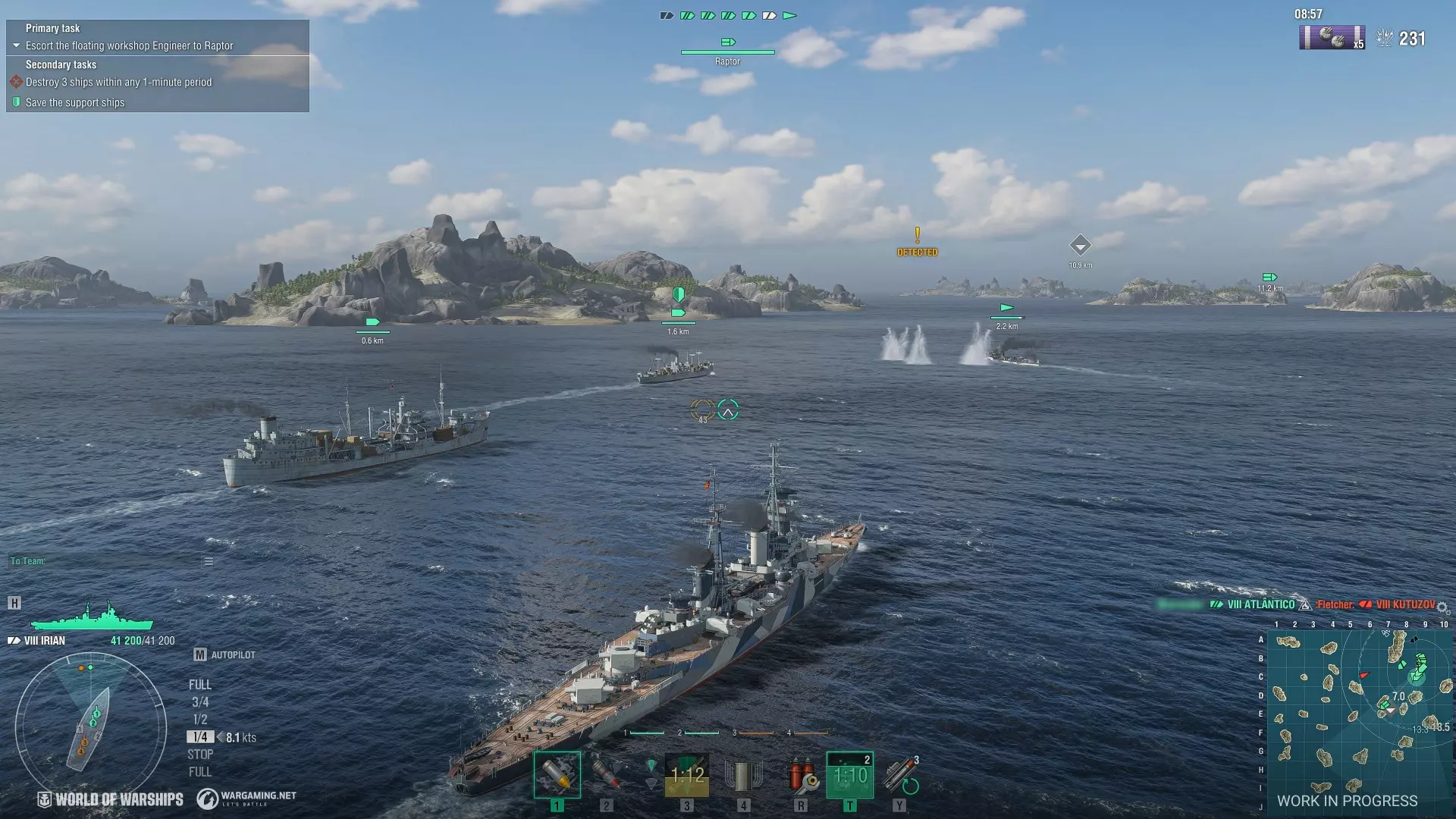Open the To Team chat input
1456x819 pixels.
pyautogui.click(x=106, y=561)
